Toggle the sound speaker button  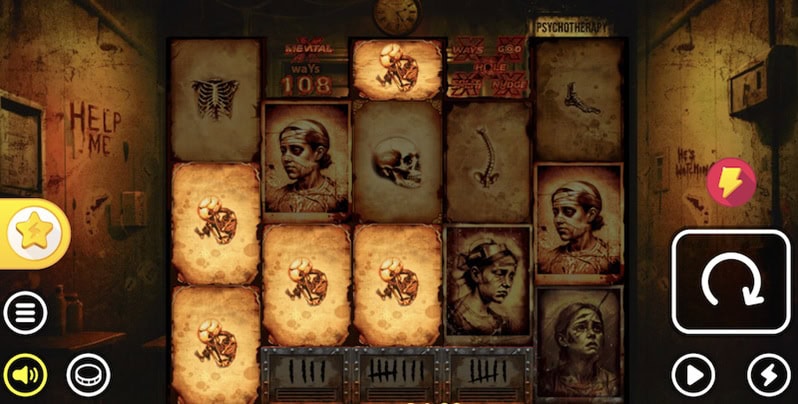(x=25, y=375)
